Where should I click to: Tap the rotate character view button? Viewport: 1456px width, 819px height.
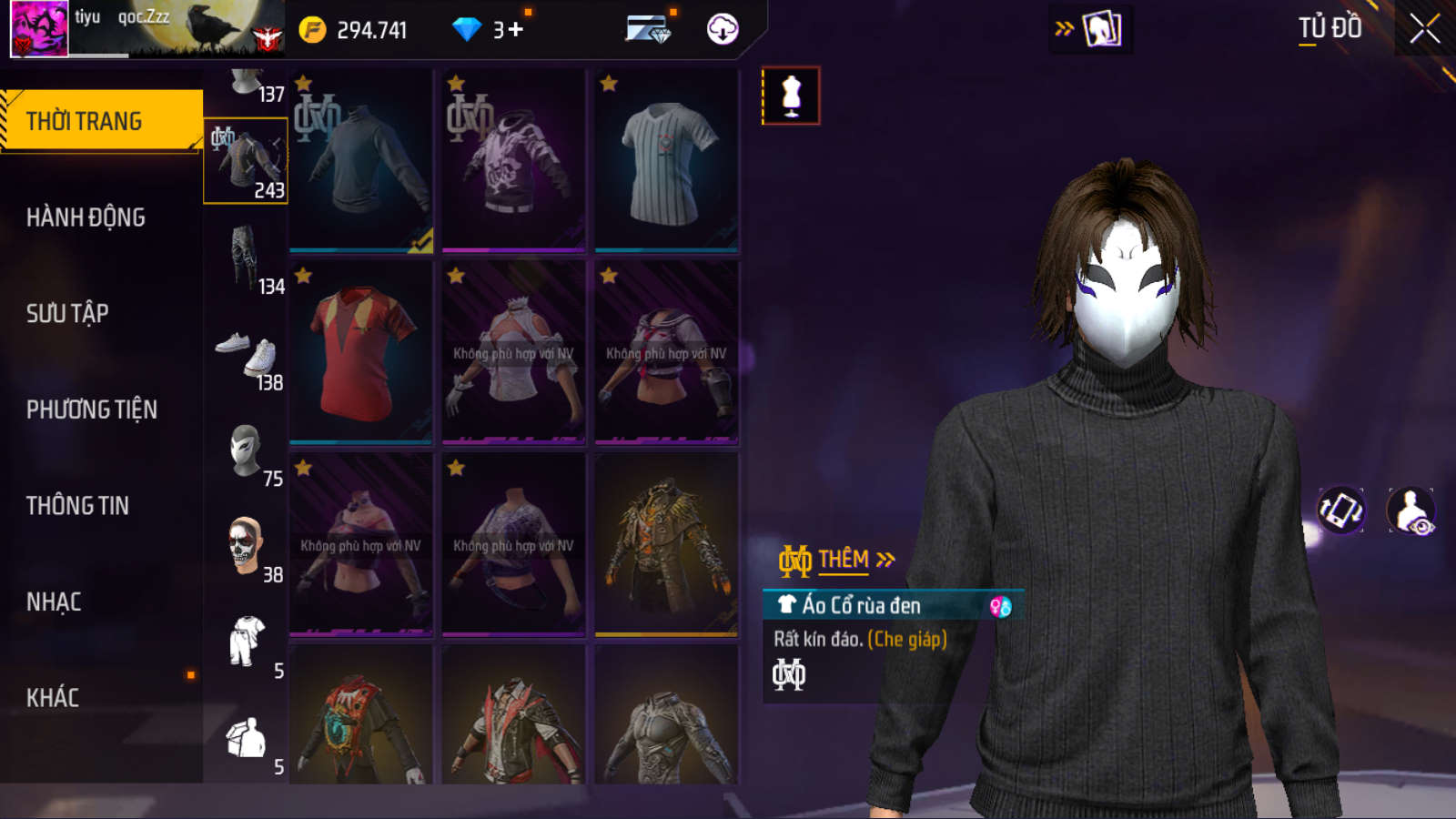point(1341,511)
